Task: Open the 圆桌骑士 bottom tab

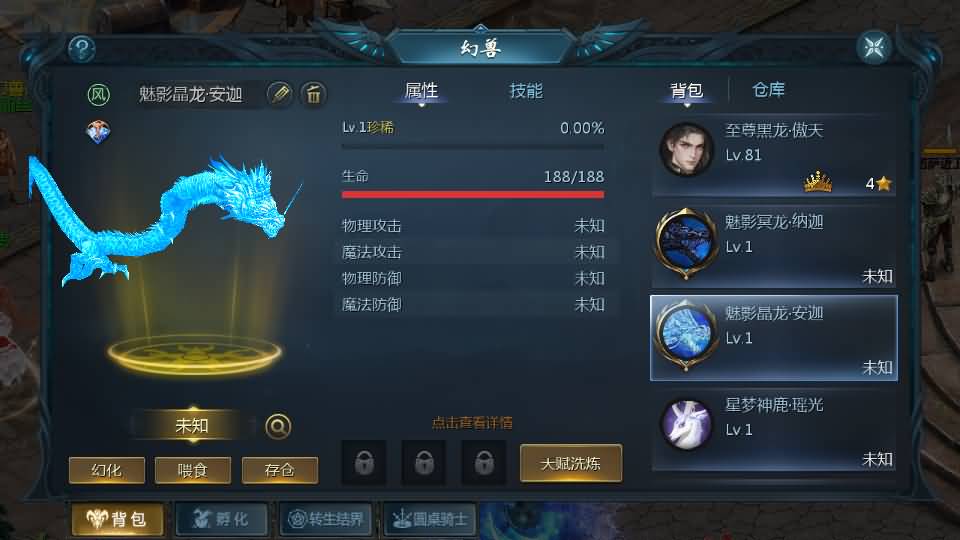Action: click(x=430, y=519)
